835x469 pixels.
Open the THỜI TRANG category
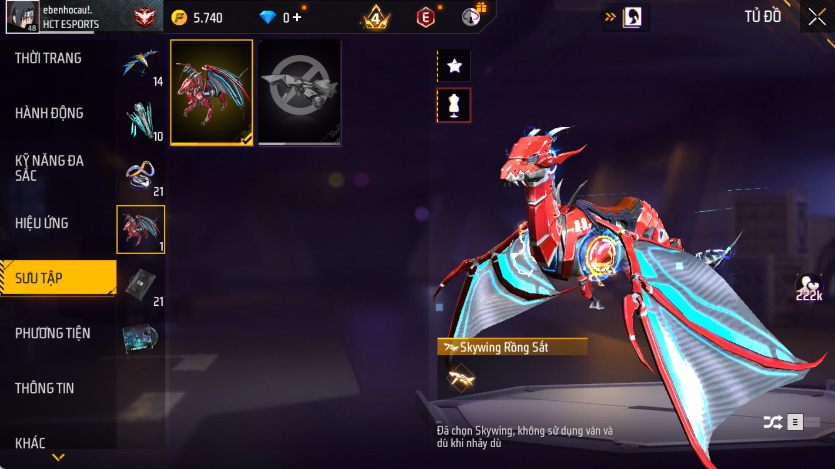[x=50, y=59]
